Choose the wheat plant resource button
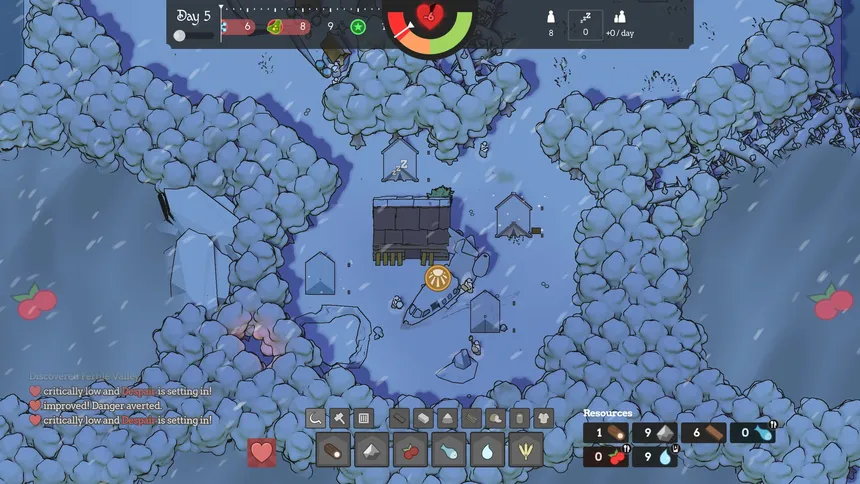 [526, 450]
